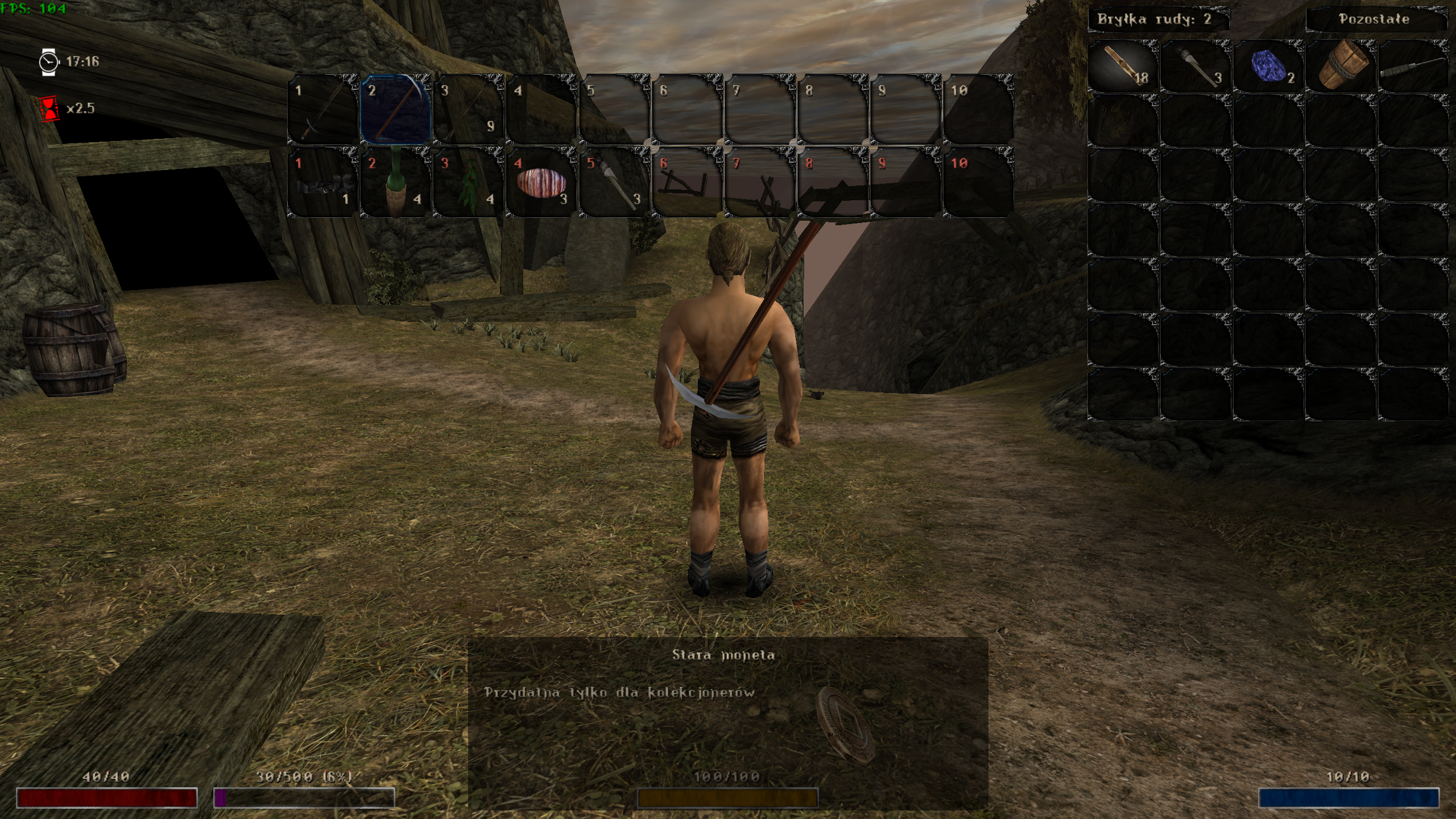The image size is (1456, 819).
Task: Switch the inventory category labeled Pozostałe
Action: (1374, 19)
